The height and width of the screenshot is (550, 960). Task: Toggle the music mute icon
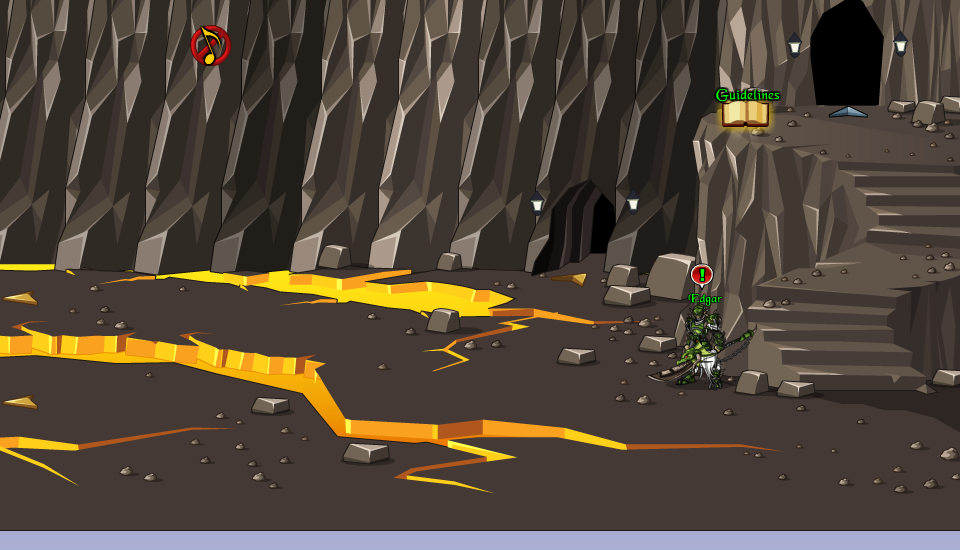[210, 46]
